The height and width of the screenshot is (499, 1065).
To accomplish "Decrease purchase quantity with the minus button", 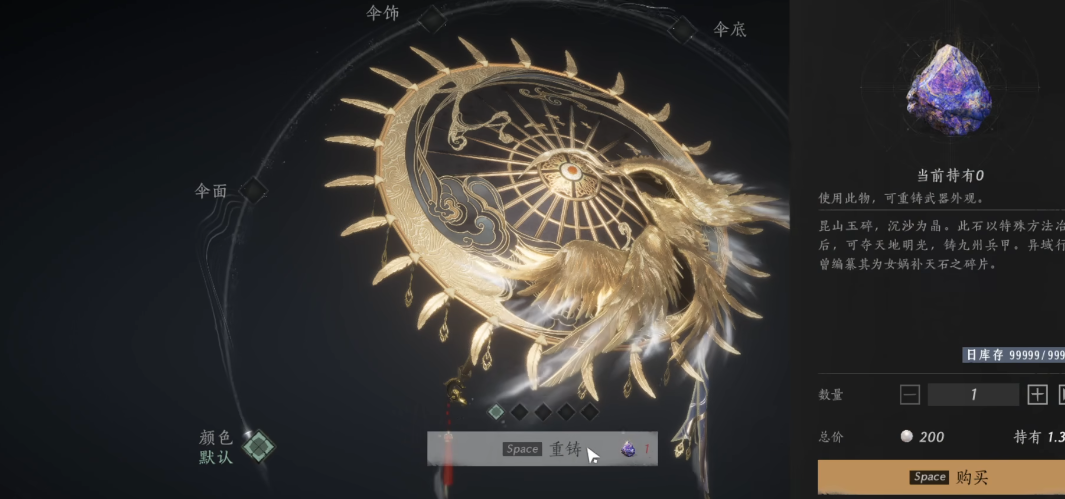I will click(909, 394).
